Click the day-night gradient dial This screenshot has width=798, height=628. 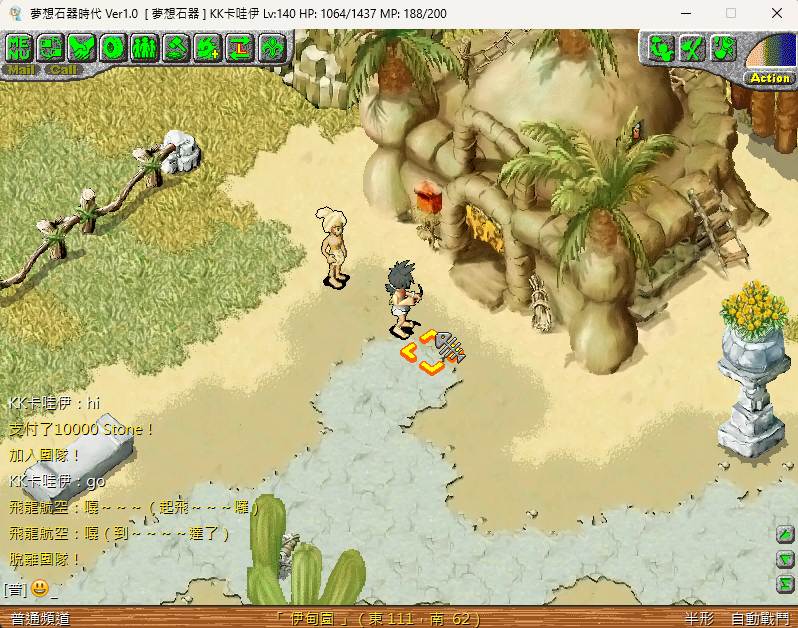point(770,52)
